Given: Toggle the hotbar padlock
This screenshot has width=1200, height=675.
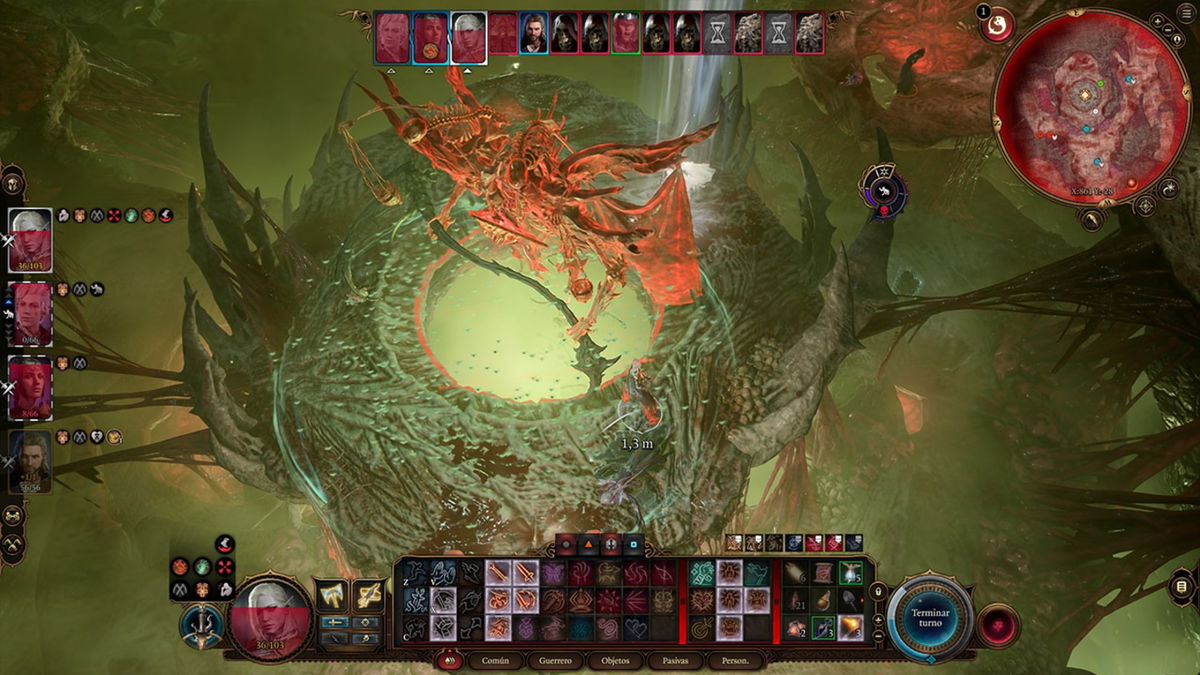Looking at the screenshot, I should pyautogui.click(x=878, y=591).
